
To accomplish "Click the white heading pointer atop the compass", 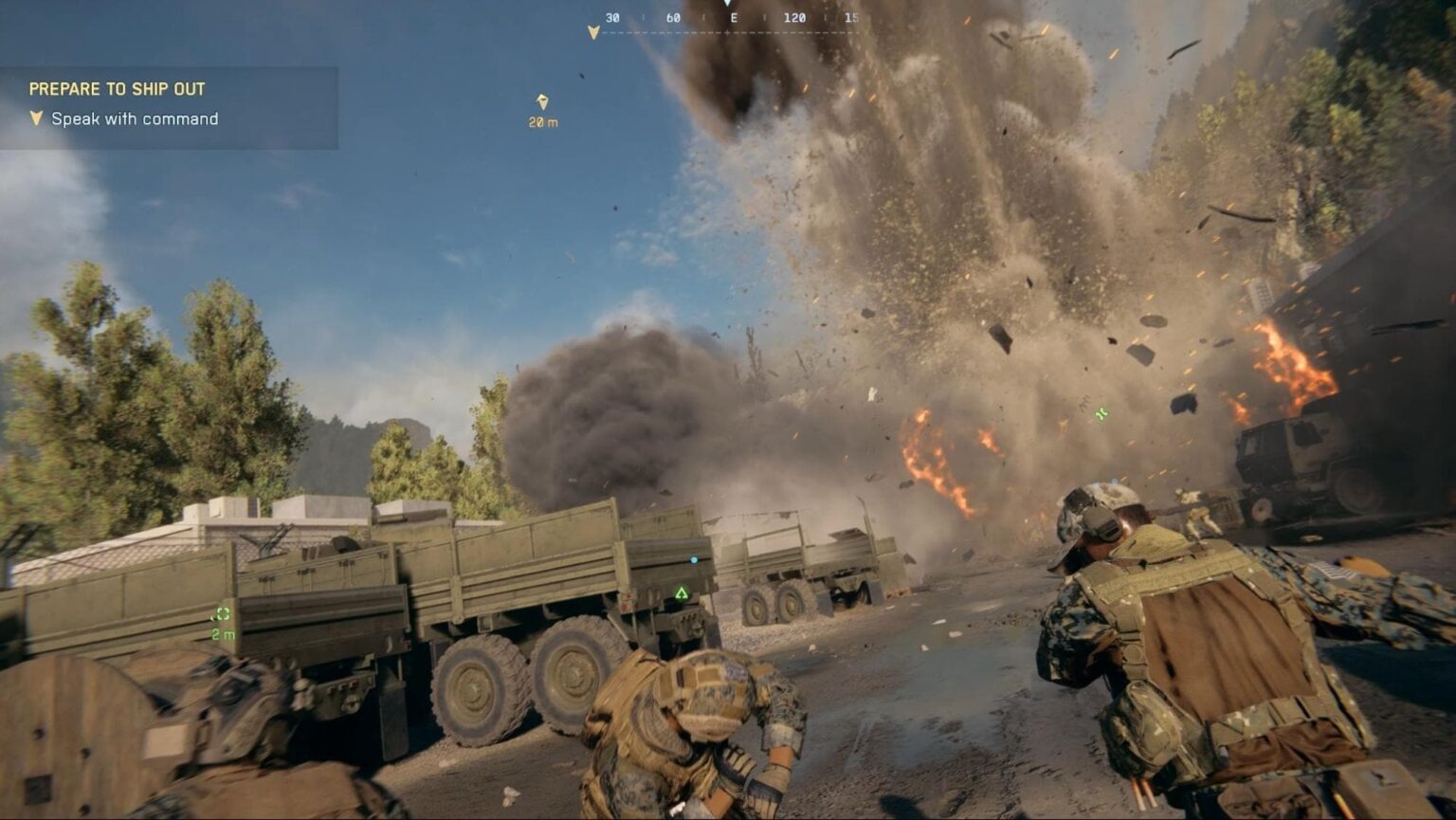I will [x=727, y=5].
